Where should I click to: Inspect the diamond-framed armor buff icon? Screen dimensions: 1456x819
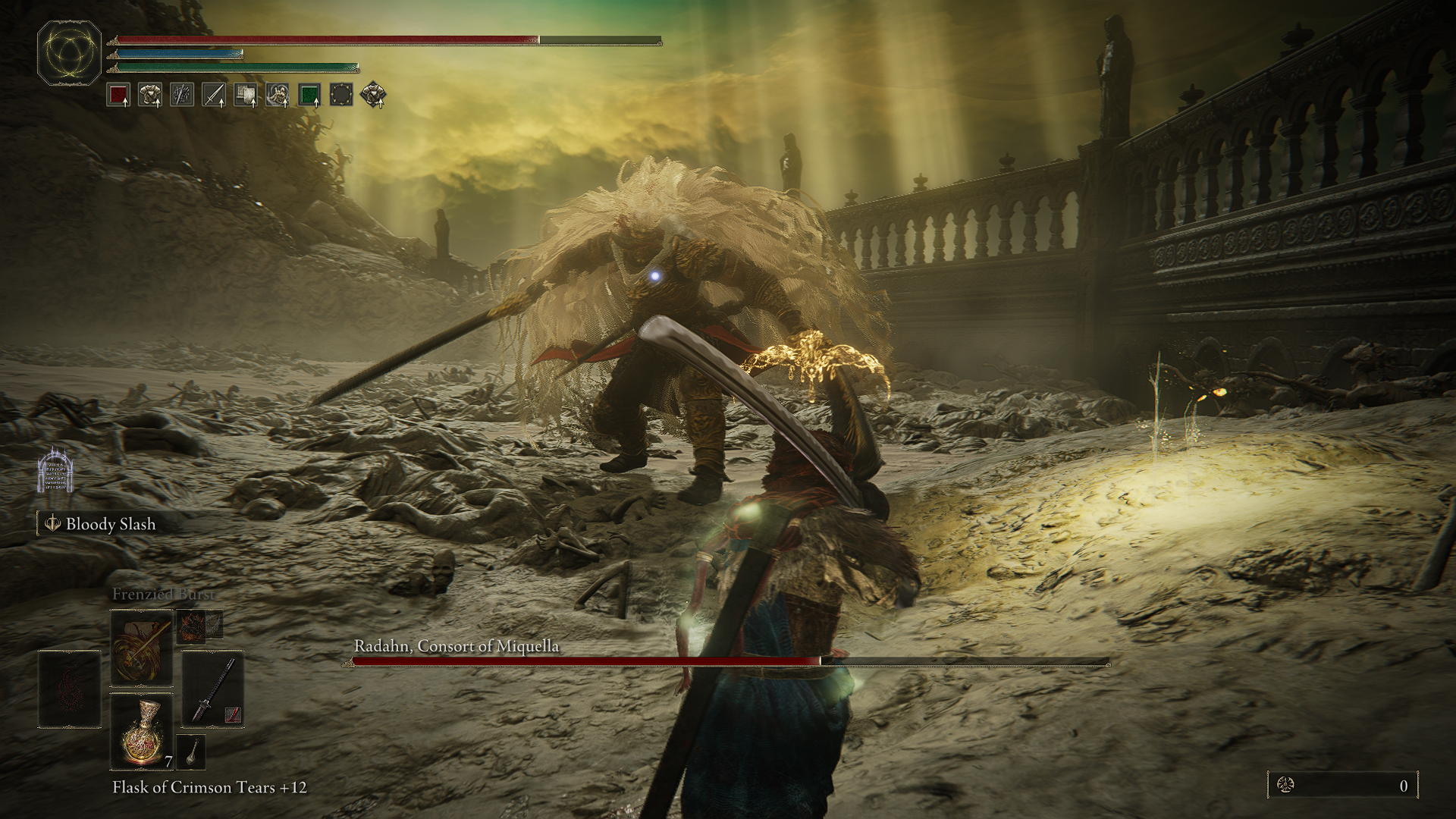coord(373,95)
